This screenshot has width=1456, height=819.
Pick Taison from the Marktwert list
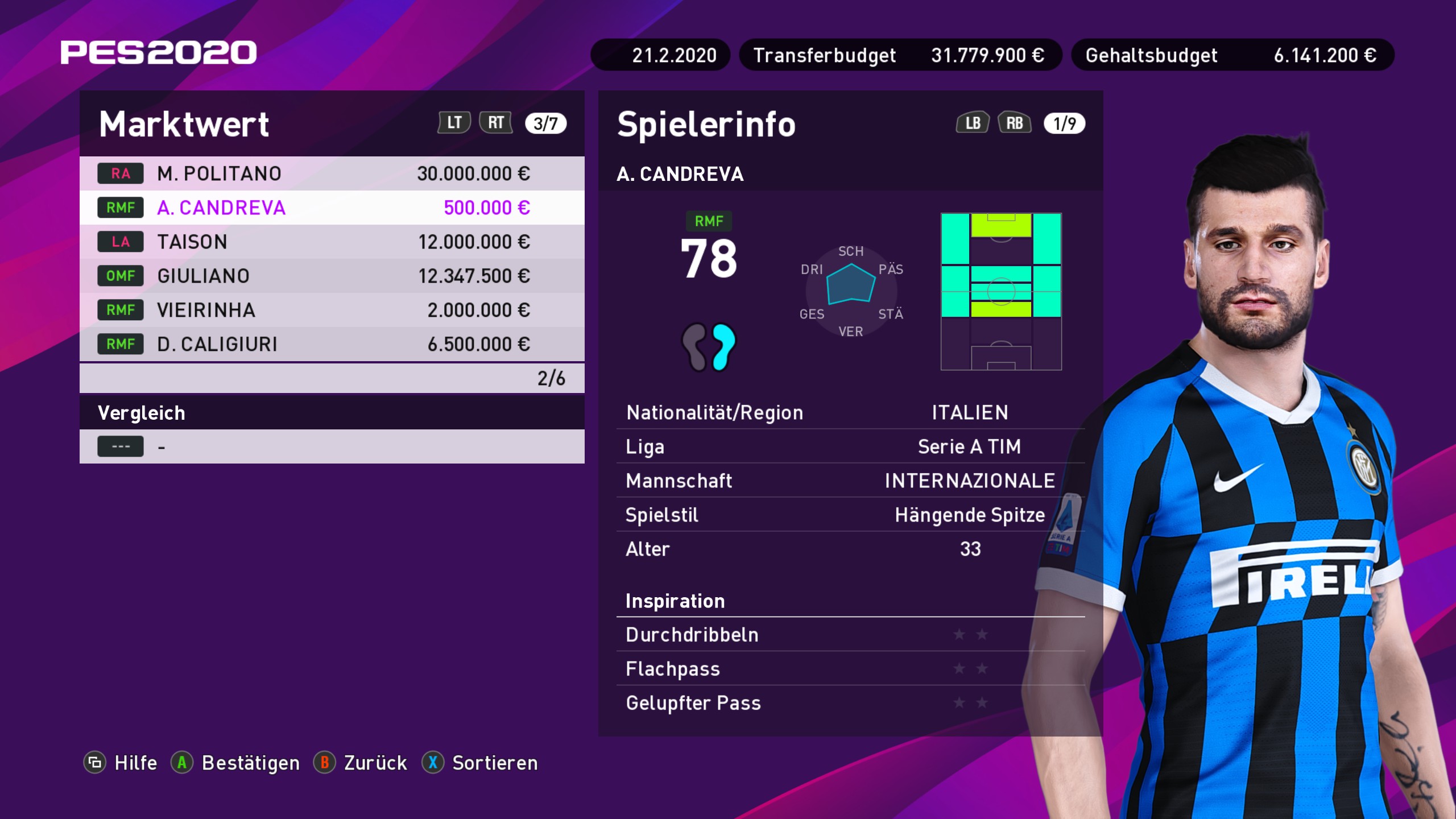332,242
